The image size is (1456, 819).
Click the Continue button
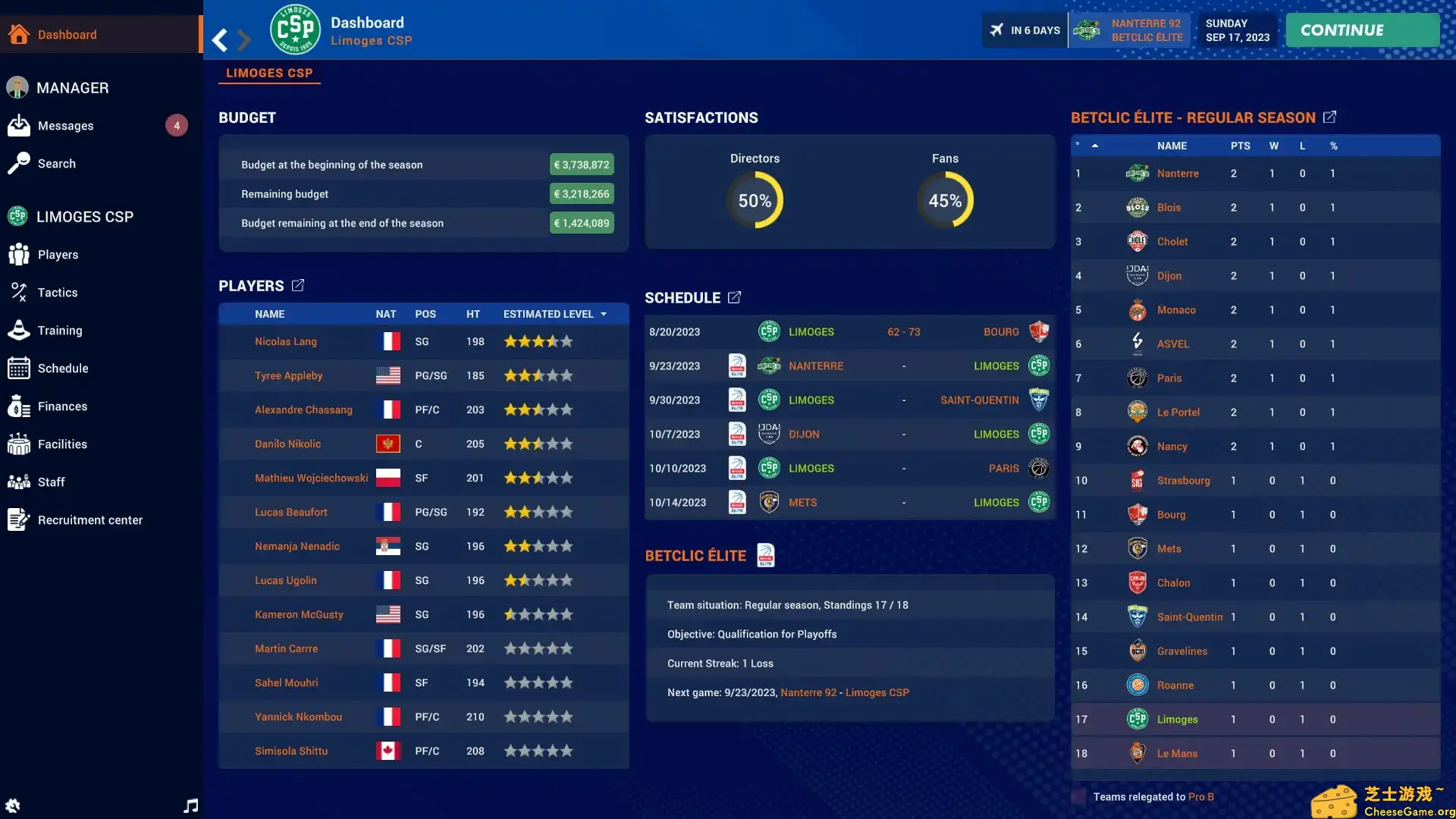(x=1362, y=30)
